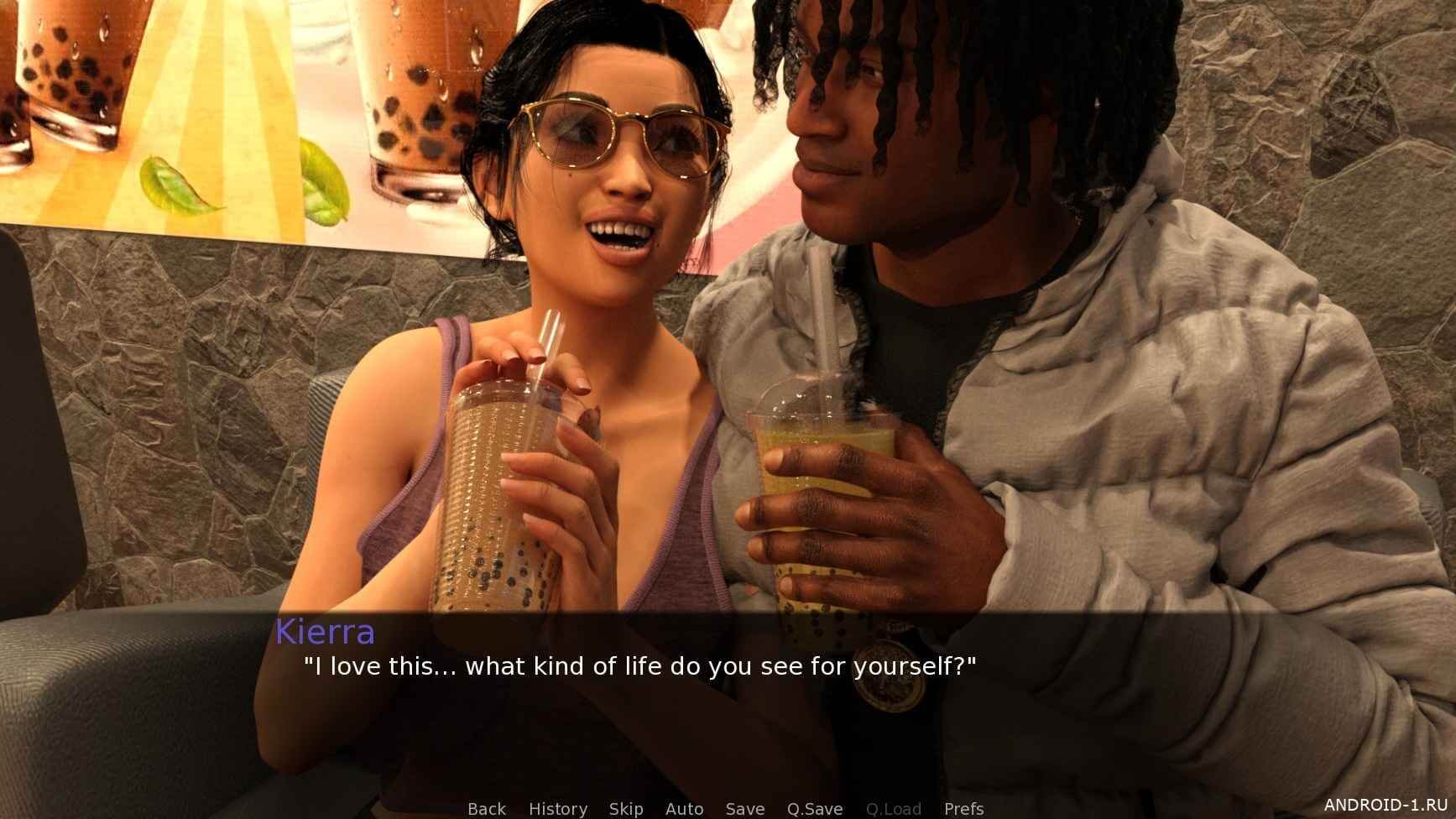This screenshot has width=1456, height=819.
Task: Toggle Auto-advance mode
Action: [684, 809]
